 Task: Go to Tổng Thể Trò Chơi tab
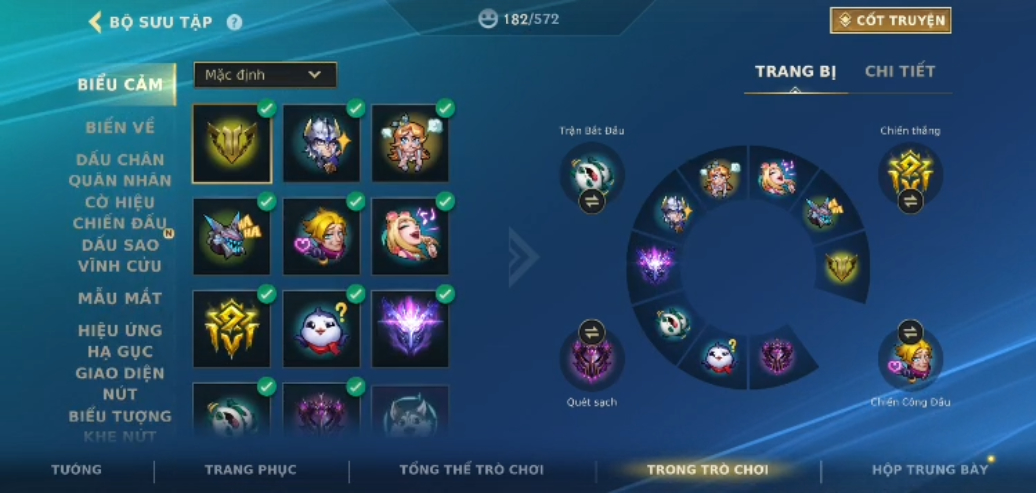click(471, 469)
